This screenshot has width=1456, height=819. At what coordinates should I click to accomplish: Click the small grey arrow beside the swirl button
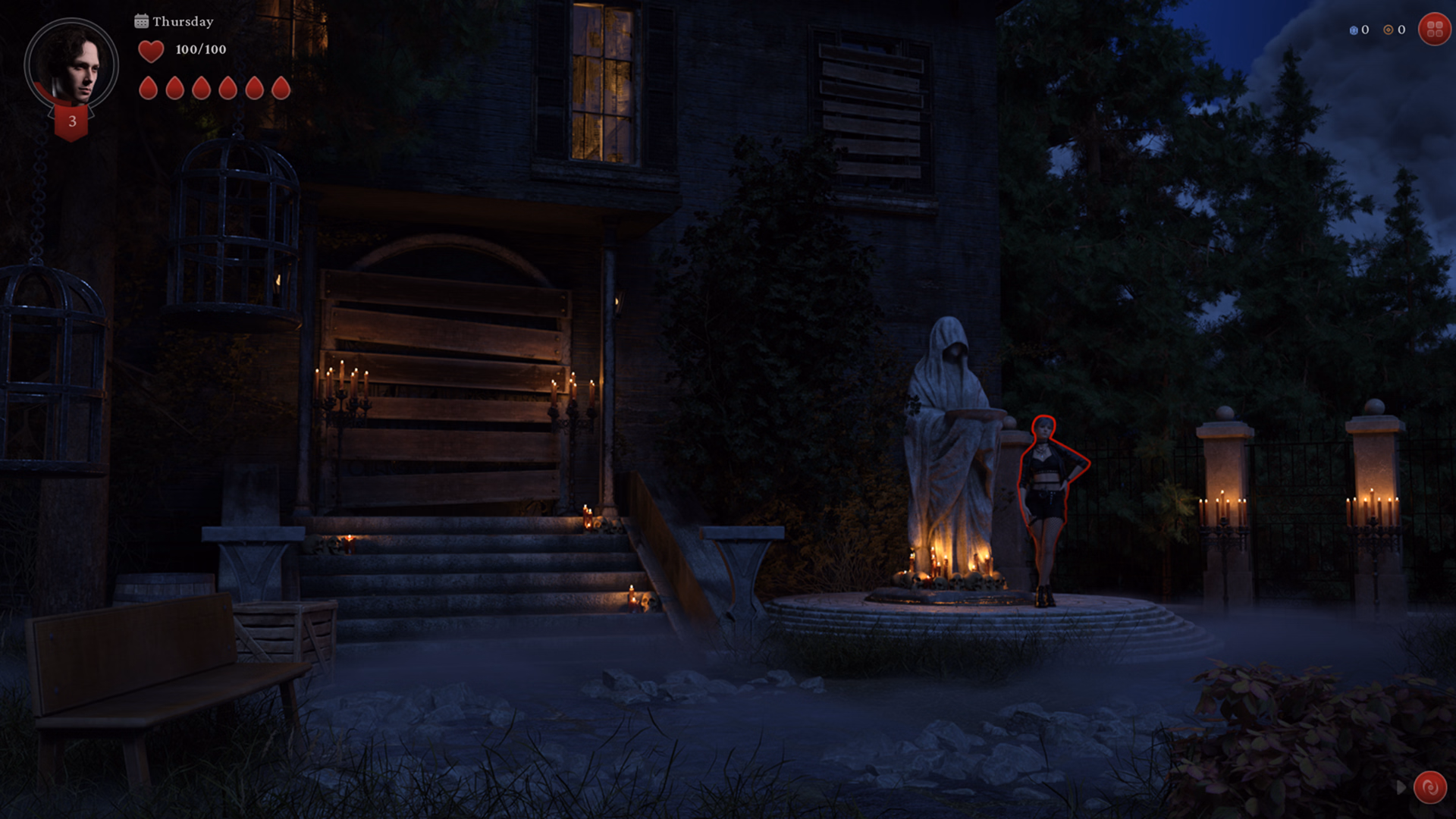click(x=1401, y=788)
